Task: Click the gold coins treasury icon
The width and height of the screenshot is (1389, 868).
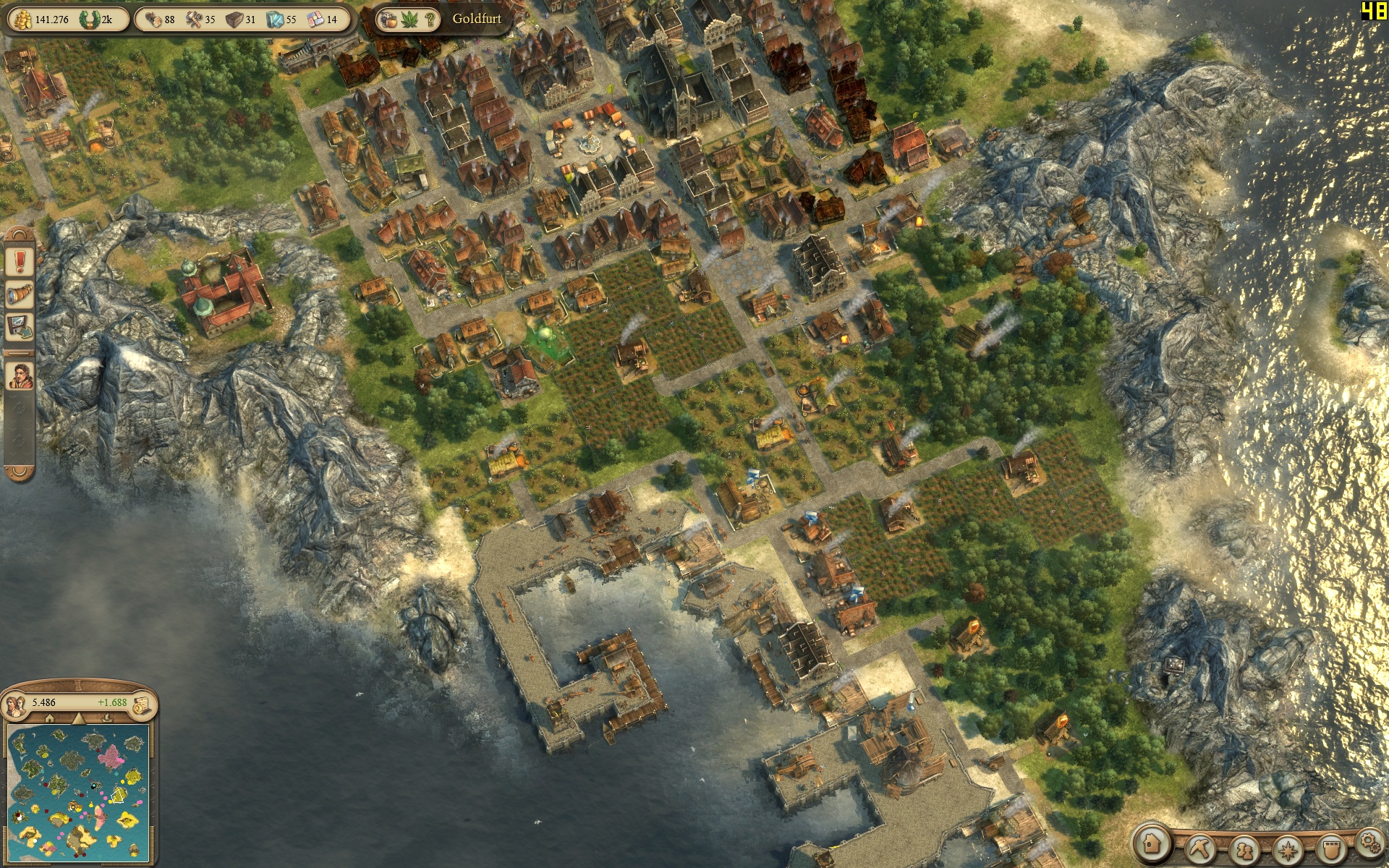Action: 22,20
